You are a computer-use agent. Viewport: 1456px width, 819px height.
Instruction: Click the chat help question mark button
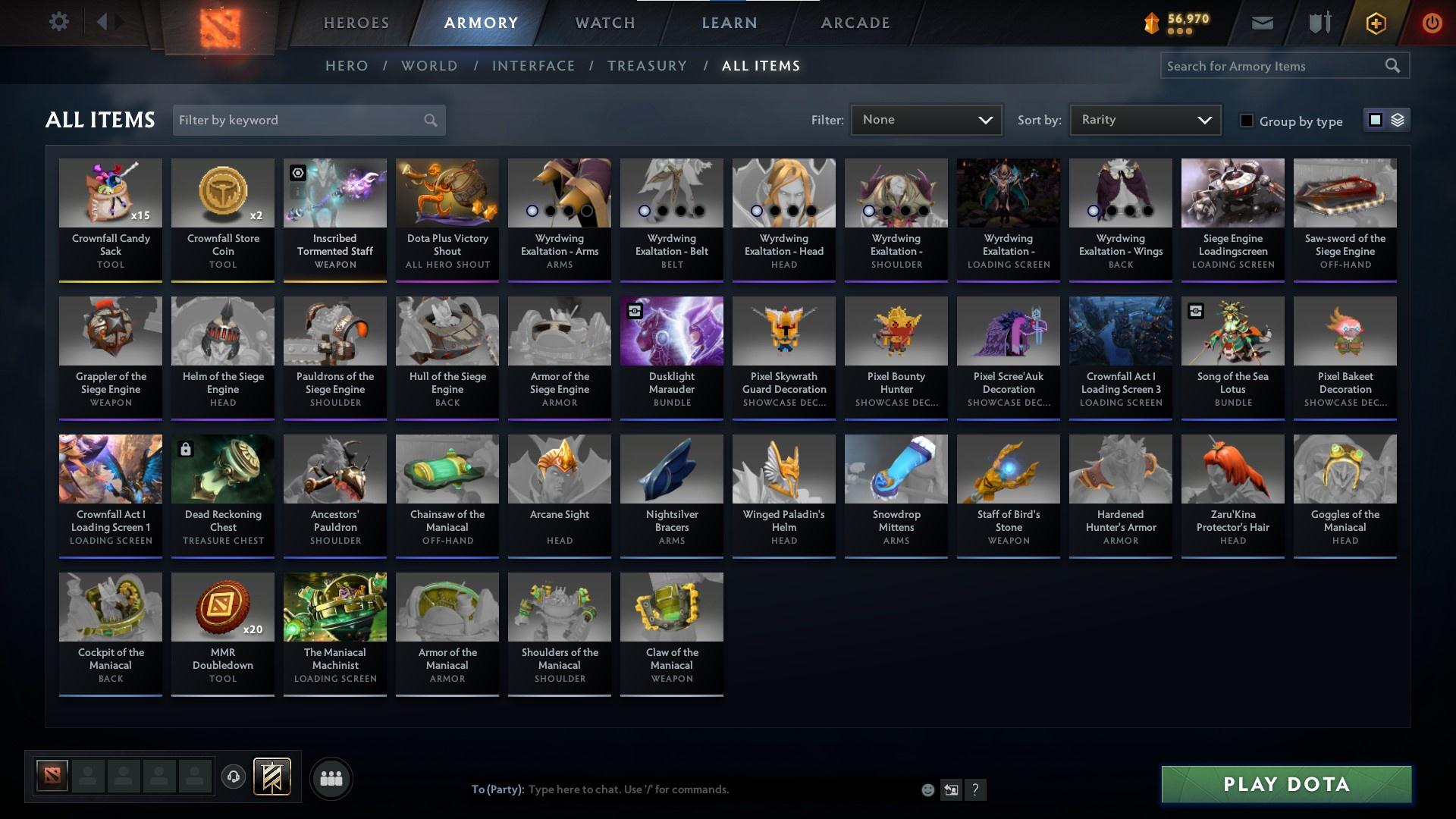coord(977,789)
